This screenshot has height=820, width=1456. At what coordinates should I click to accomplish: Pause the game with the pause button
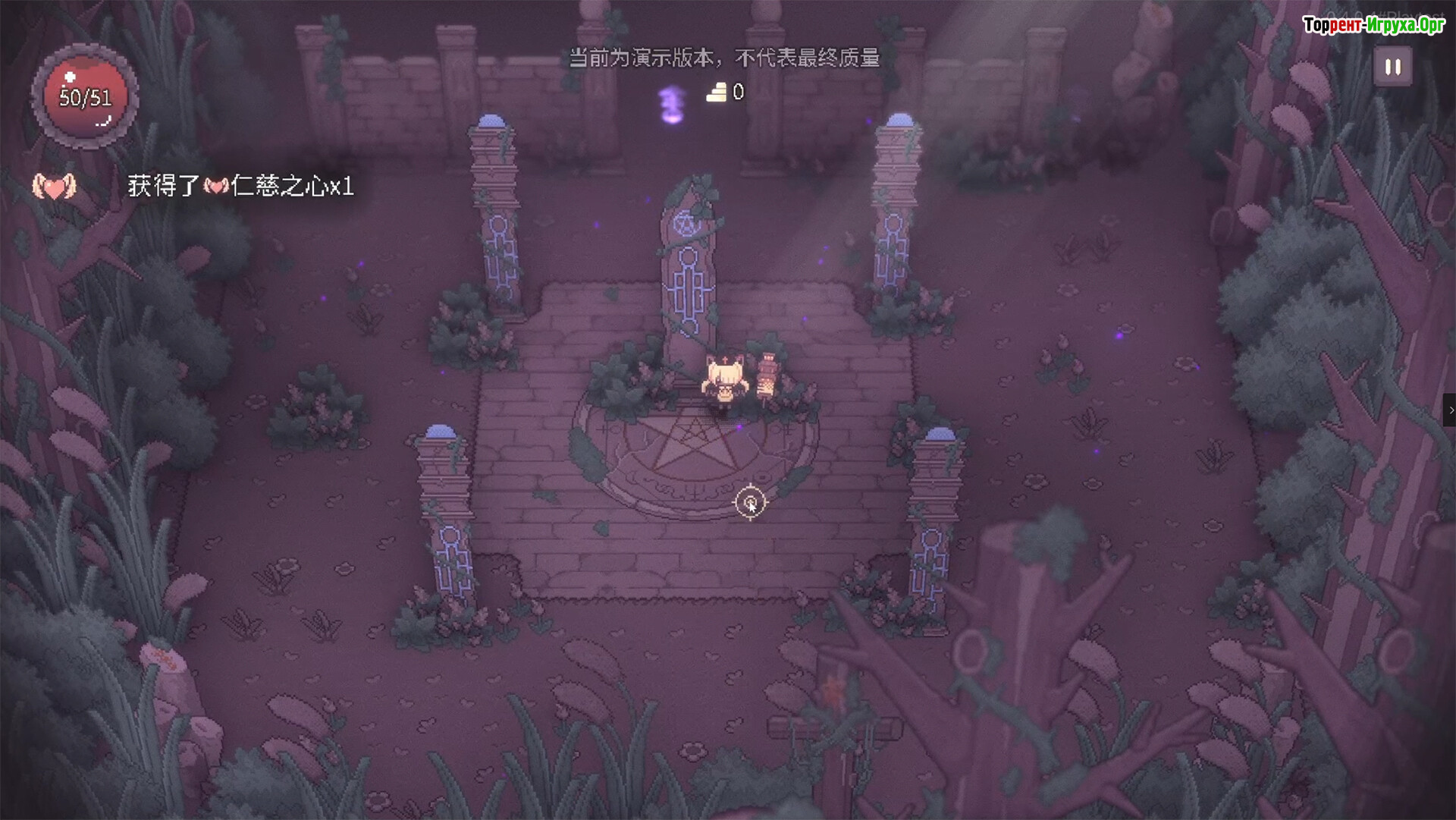[1393, 67]
